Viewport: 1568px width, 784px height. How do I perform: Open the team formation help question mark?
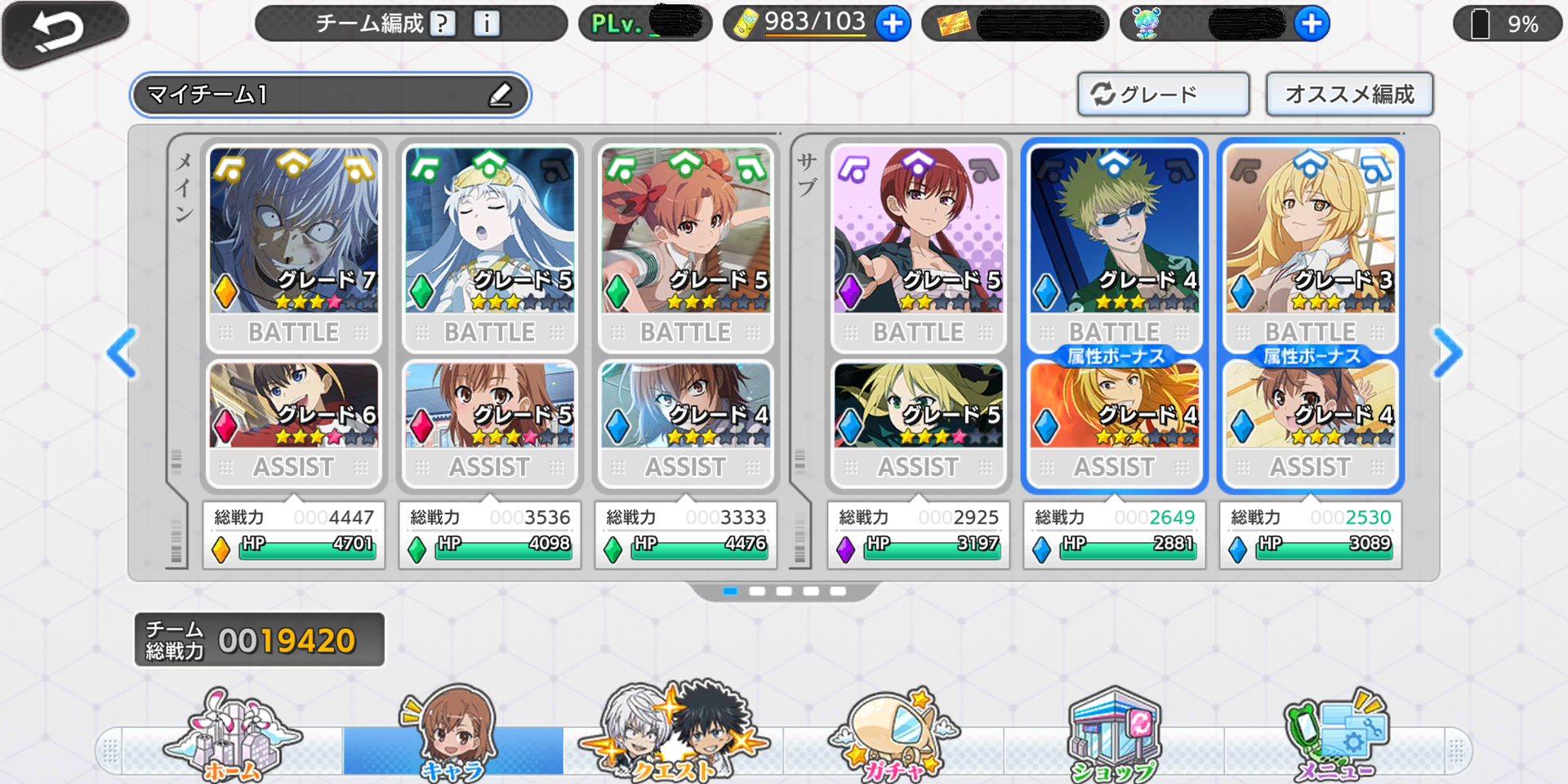pos(442,23)
